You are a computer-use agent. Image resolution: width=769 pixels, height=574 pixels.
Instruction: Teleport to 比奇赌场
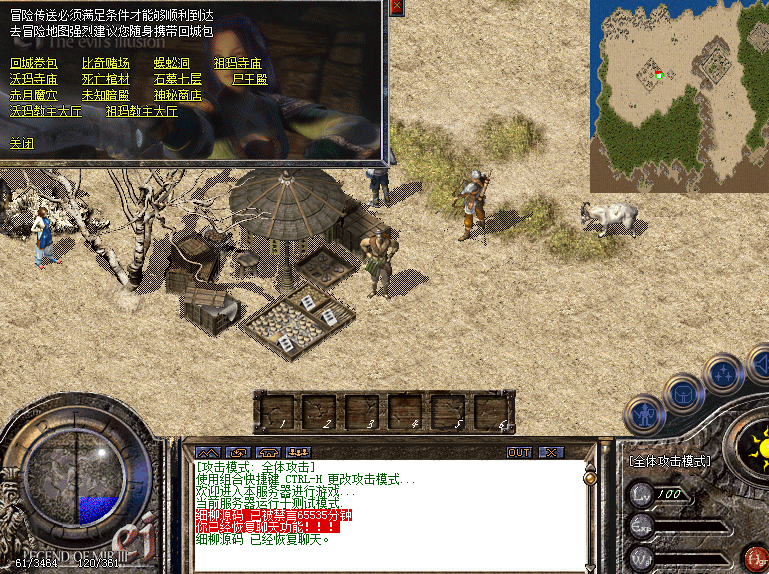point(106,63)
